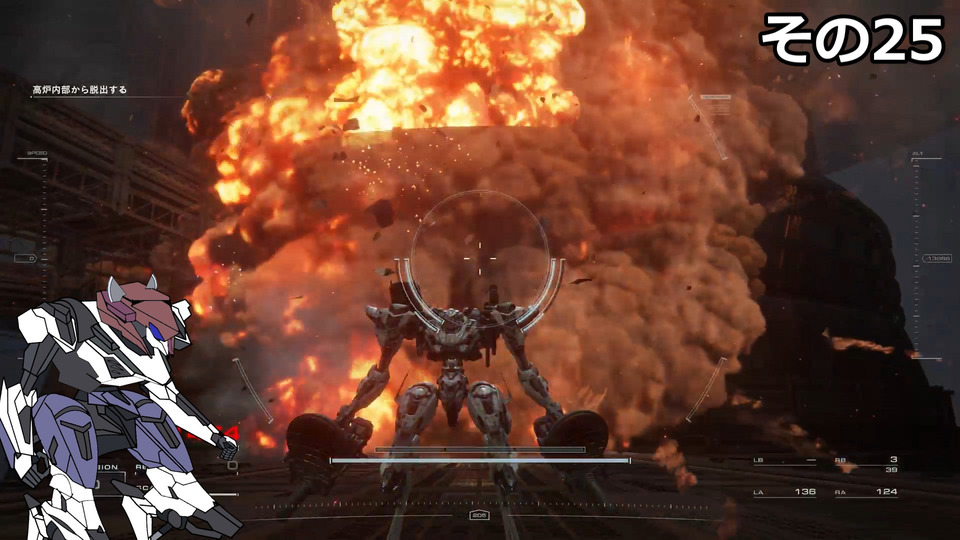Click the compass heading strip

click(479, 507)
